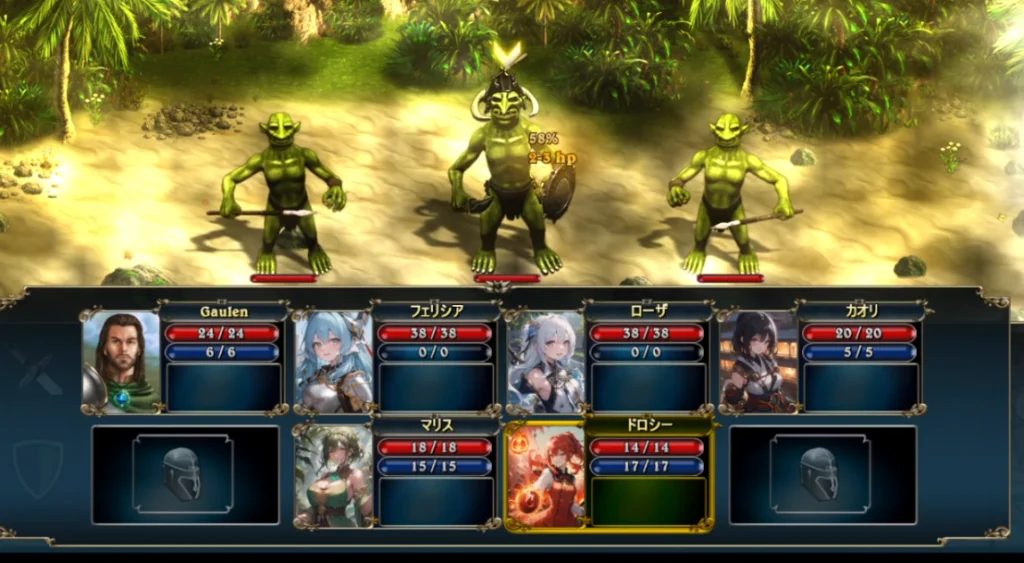1024x563 pixels.
Task: Click ローザ's silver-haired portrait
Action: tap(546, 361)
